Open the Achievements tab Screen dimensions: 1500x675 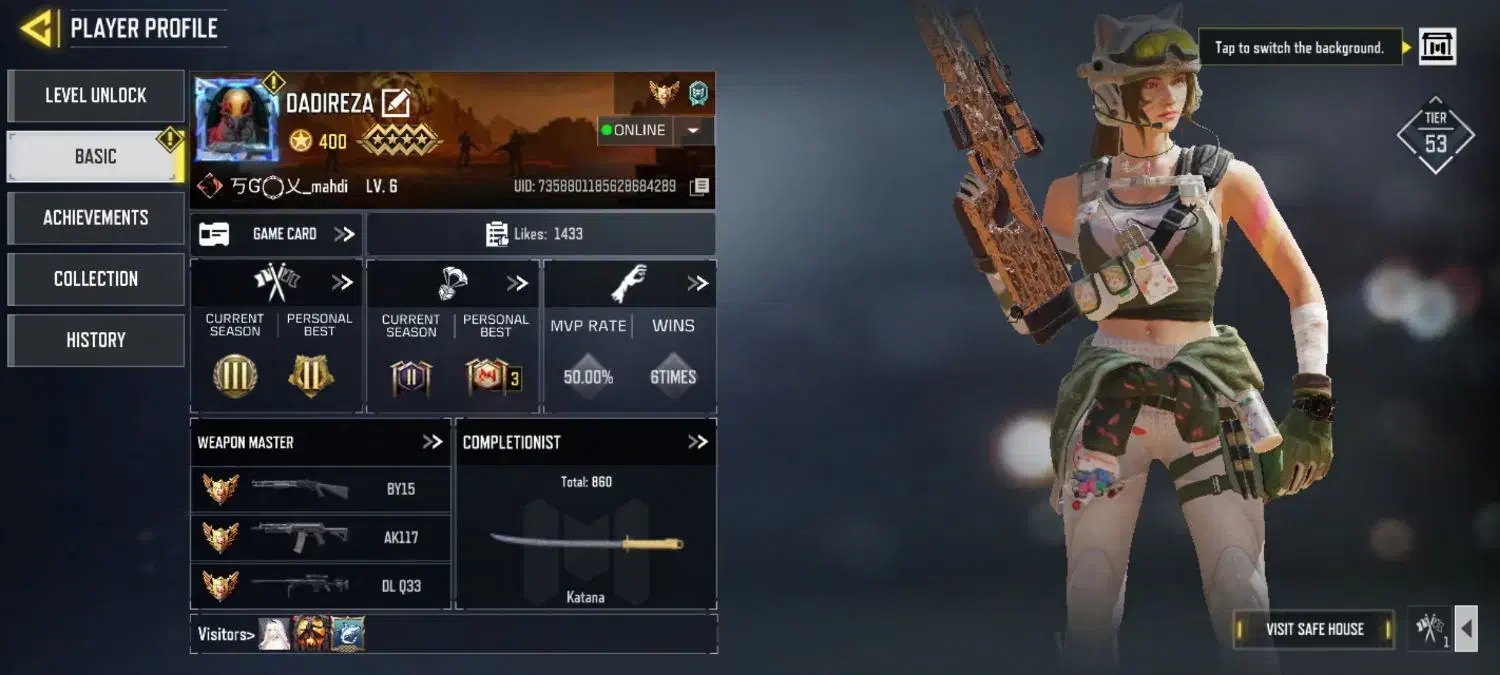(96, 218)
